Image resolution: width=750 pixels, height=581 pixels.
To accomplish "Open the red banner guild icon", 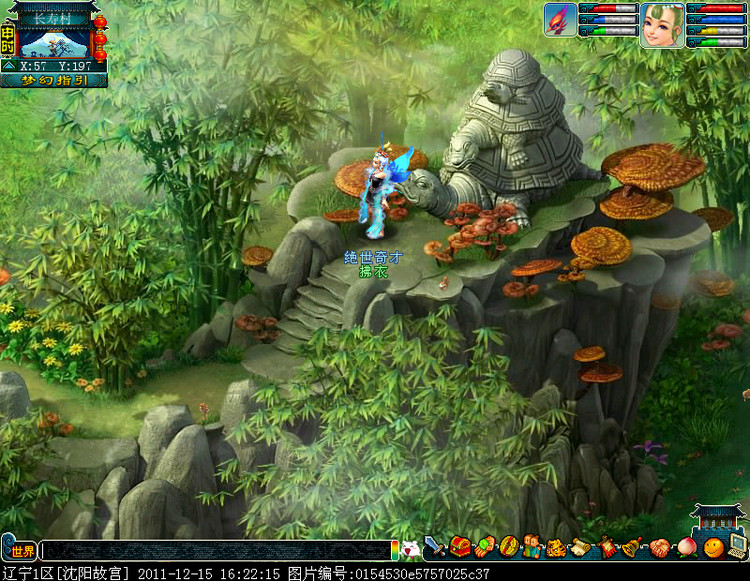I will (x=606, y=547).
